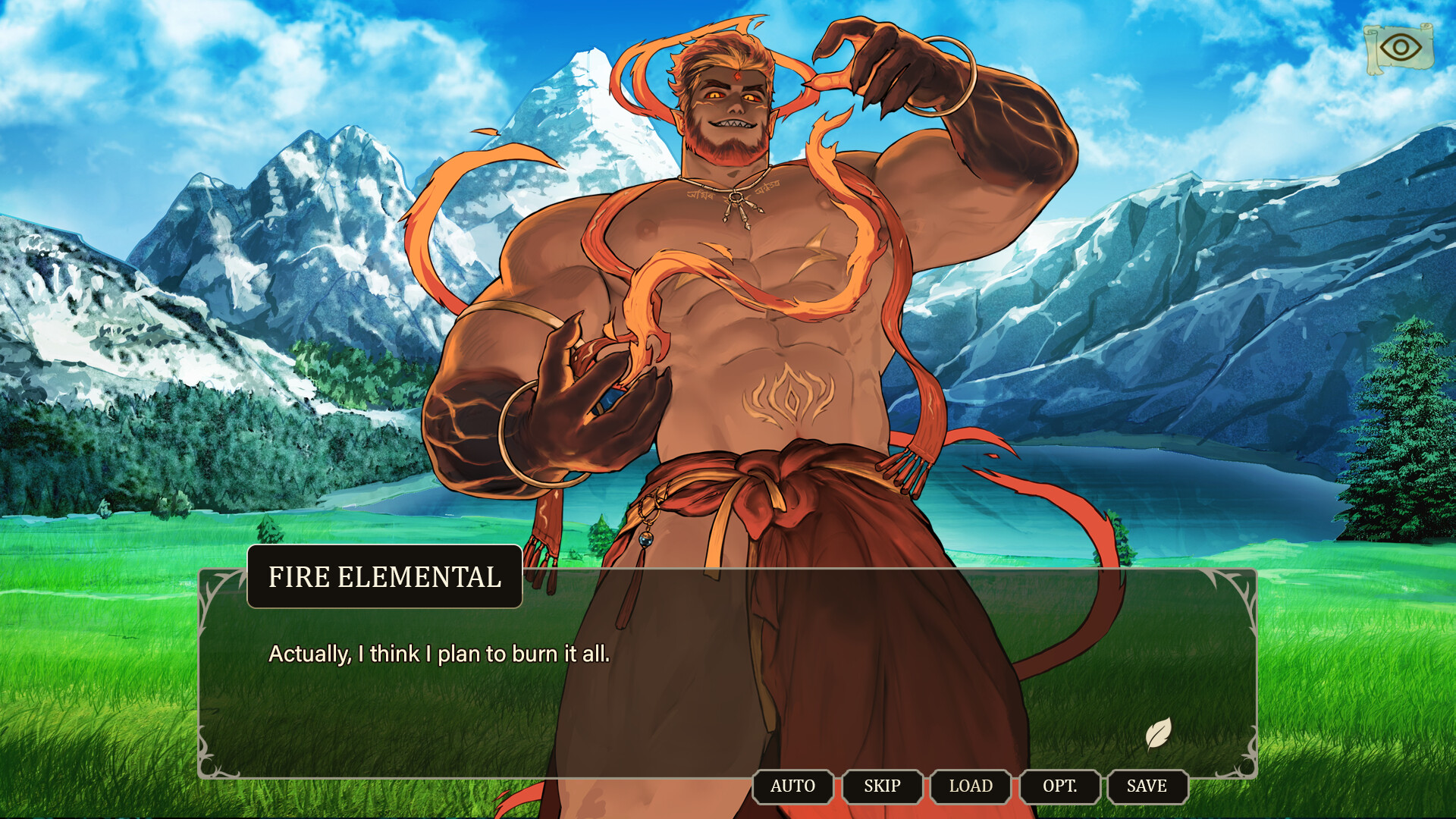The height and width of the screenshot is (819, 1456).
Task: Open the SAVE menu
Action: 1148,786
